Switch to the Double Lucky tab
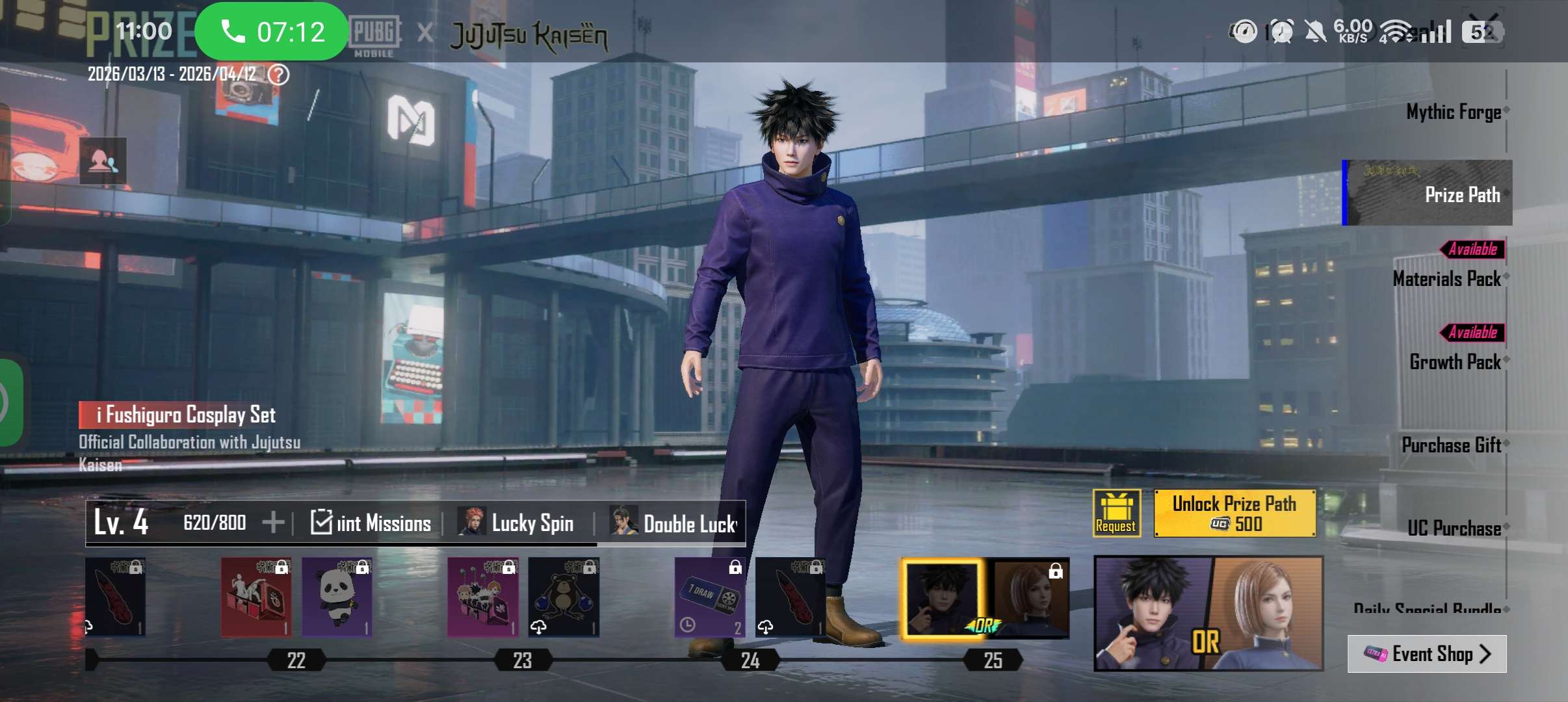 (686, 523)
